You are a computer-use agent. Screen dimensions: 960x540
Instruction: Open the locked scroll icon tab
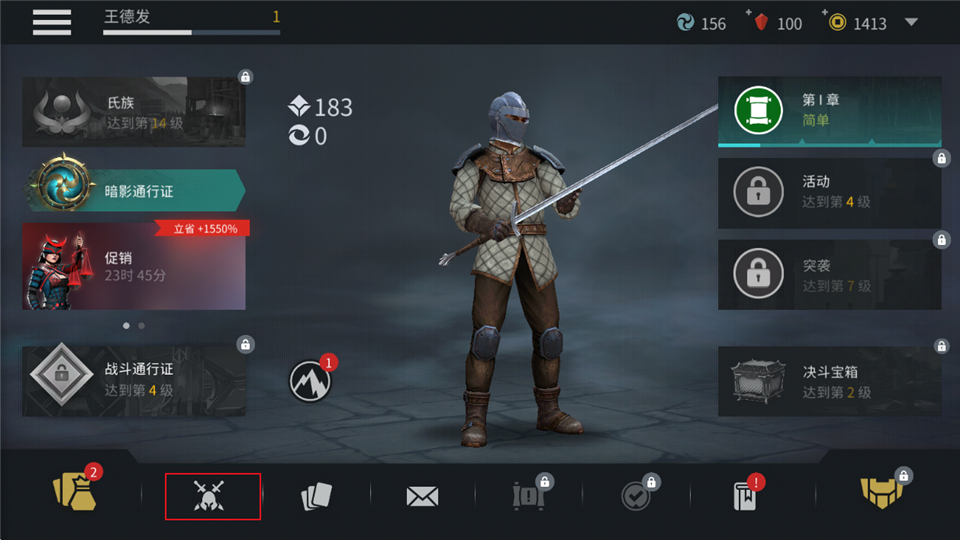click(x=526, y=496)
